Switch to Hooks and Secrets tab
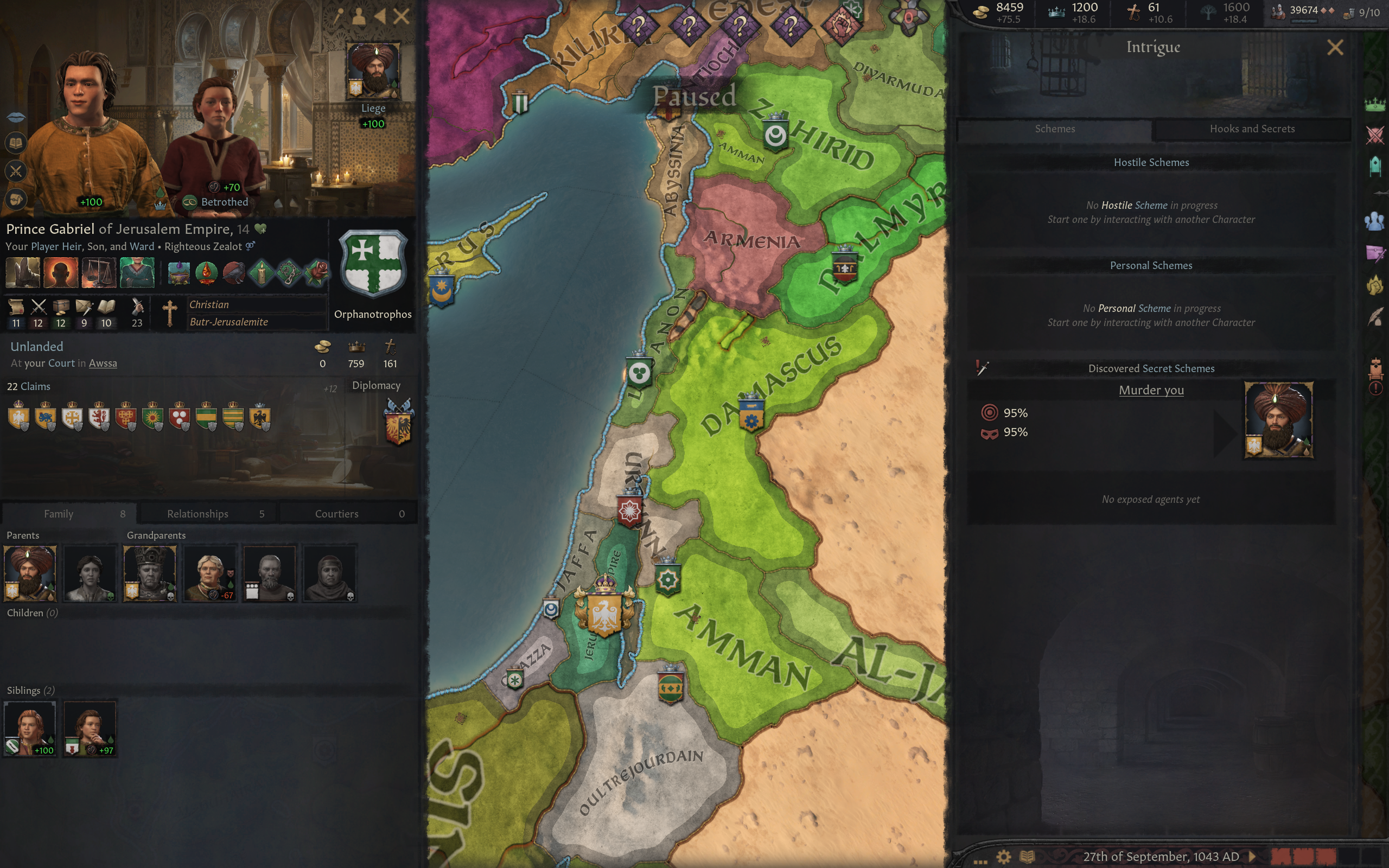Screen dimensions: 1389x868 [x=1252, y=129]
